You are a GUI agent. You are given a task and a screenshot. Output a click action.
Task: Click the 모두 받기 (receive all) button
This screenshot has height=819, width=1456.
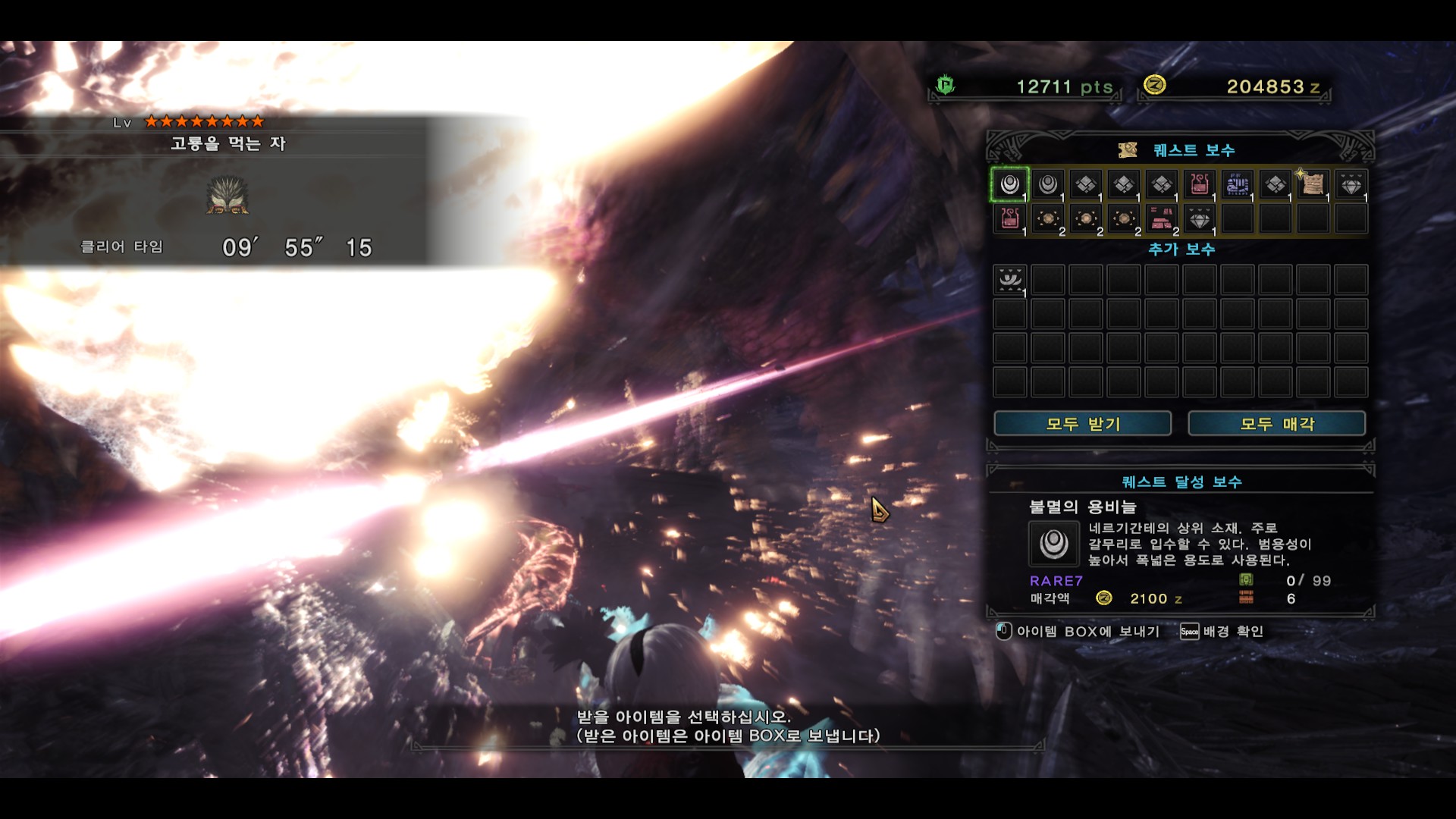[1082, 424]
